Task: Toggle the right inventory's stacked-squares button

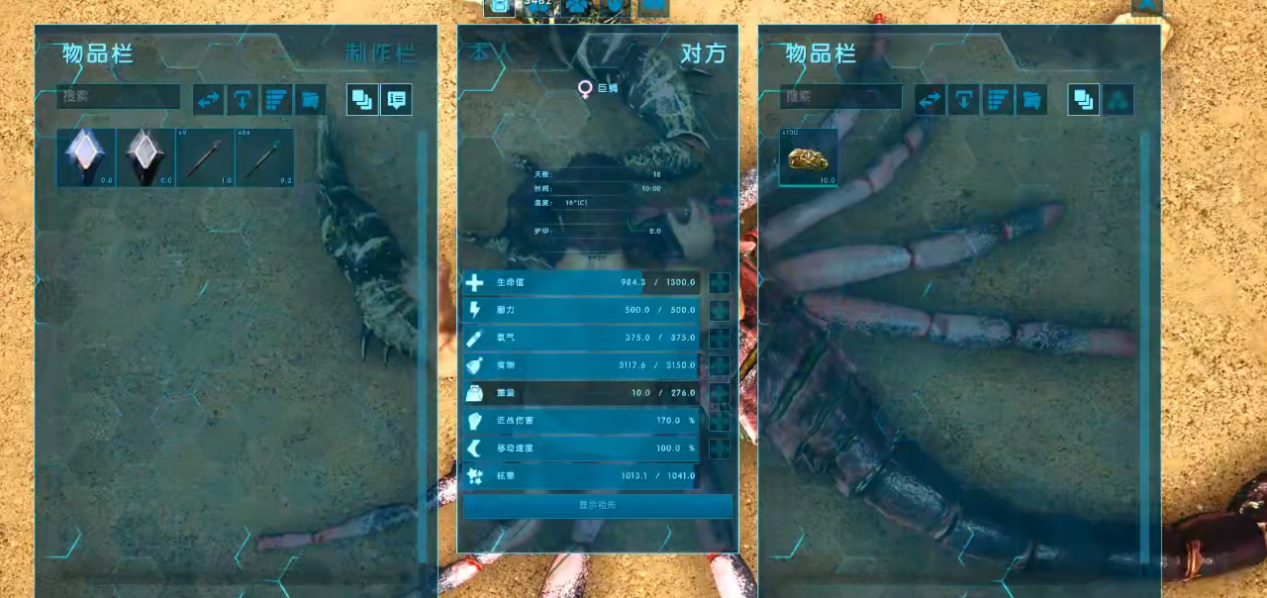Action: 1083,99
